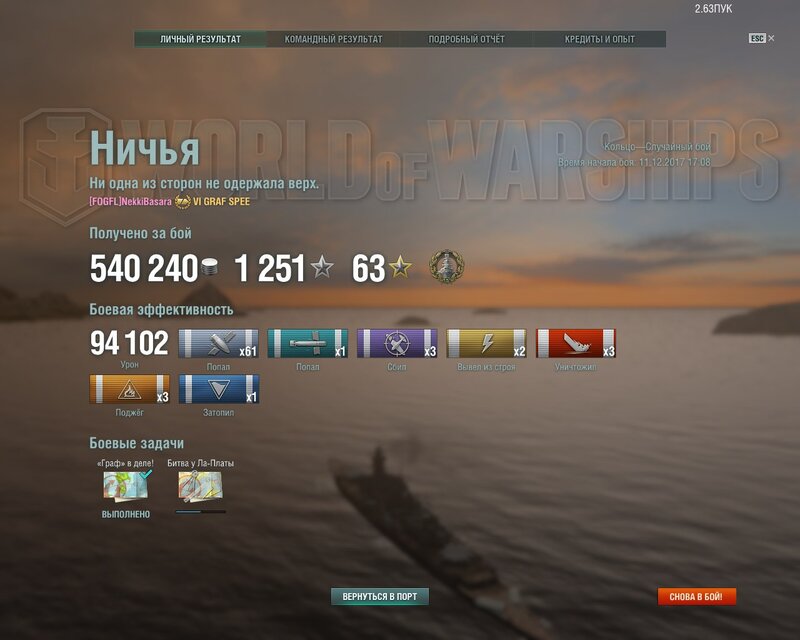Open the Подробный отчёт tab
800x640 pixels.
pos(466,39)
